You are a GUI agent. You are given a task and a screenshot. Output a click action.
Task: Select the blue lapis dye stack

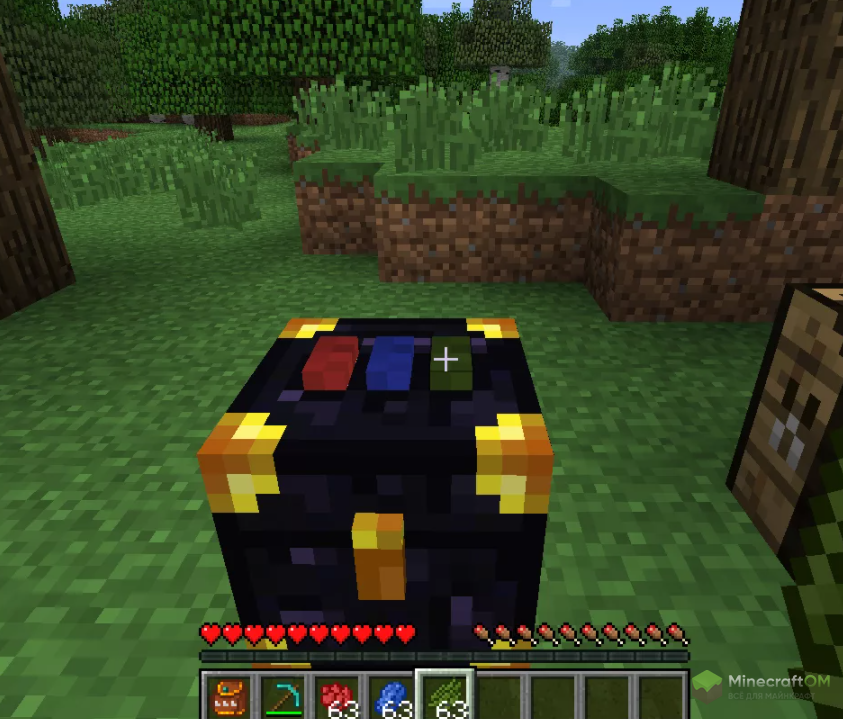(392, 697)
